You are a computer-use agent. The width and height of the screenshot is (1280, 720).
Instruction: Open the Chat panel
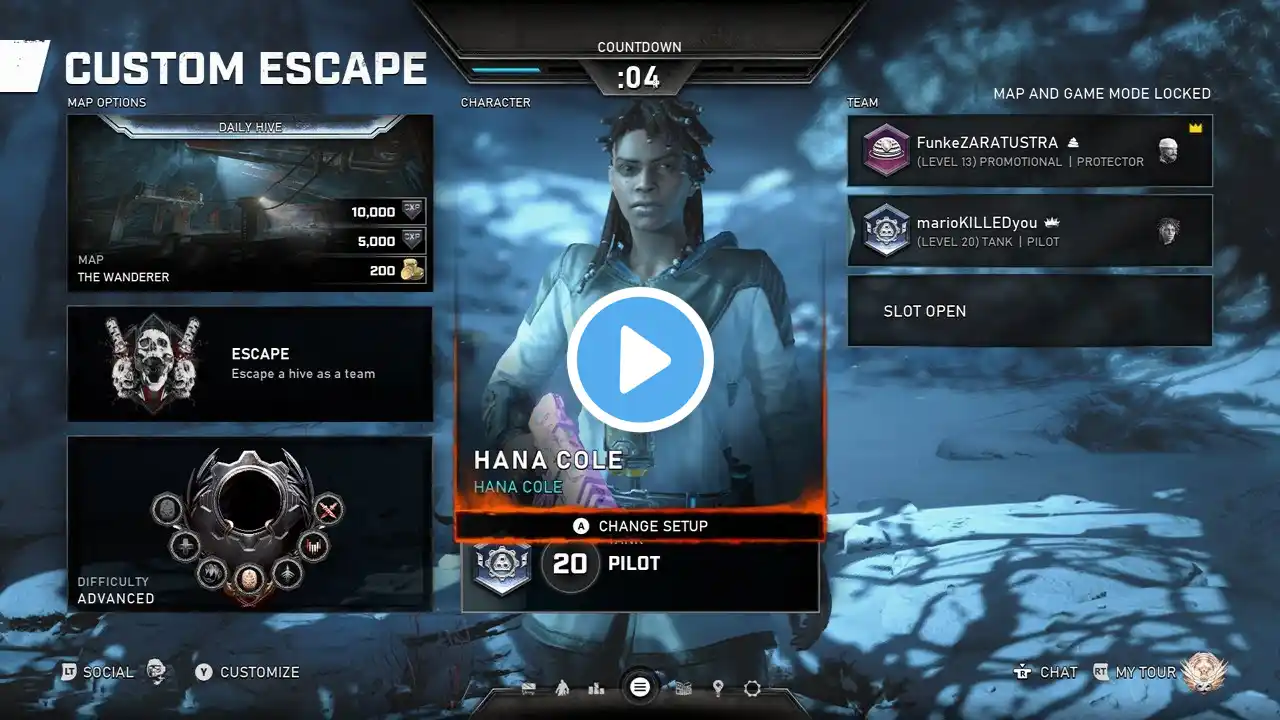pos(1046,672)
